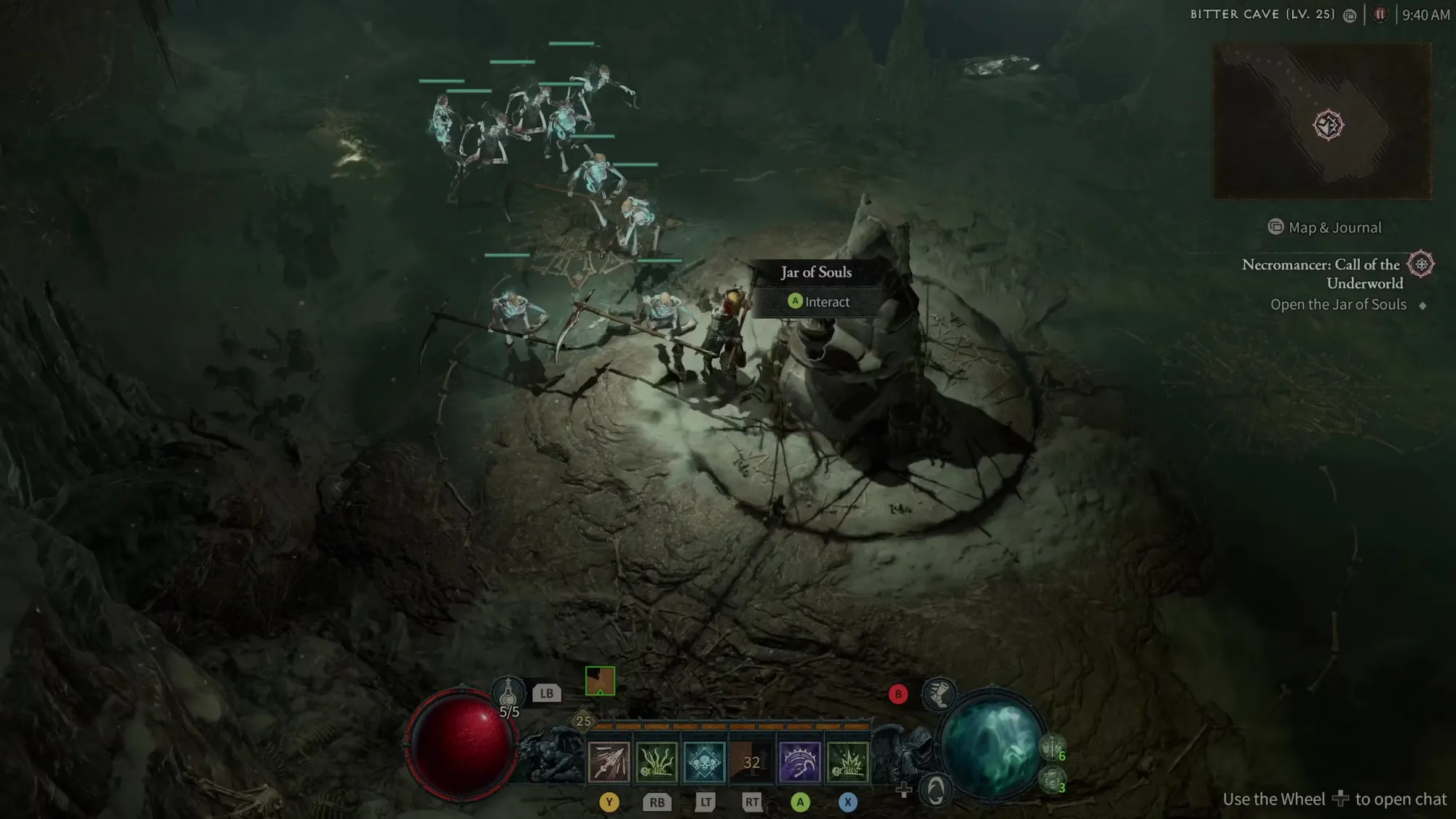Image resolution: width=1456 pixels, height=819 pixels.
Task: Cast the Corpse Tendrils skill
Action: coord(657,762)
